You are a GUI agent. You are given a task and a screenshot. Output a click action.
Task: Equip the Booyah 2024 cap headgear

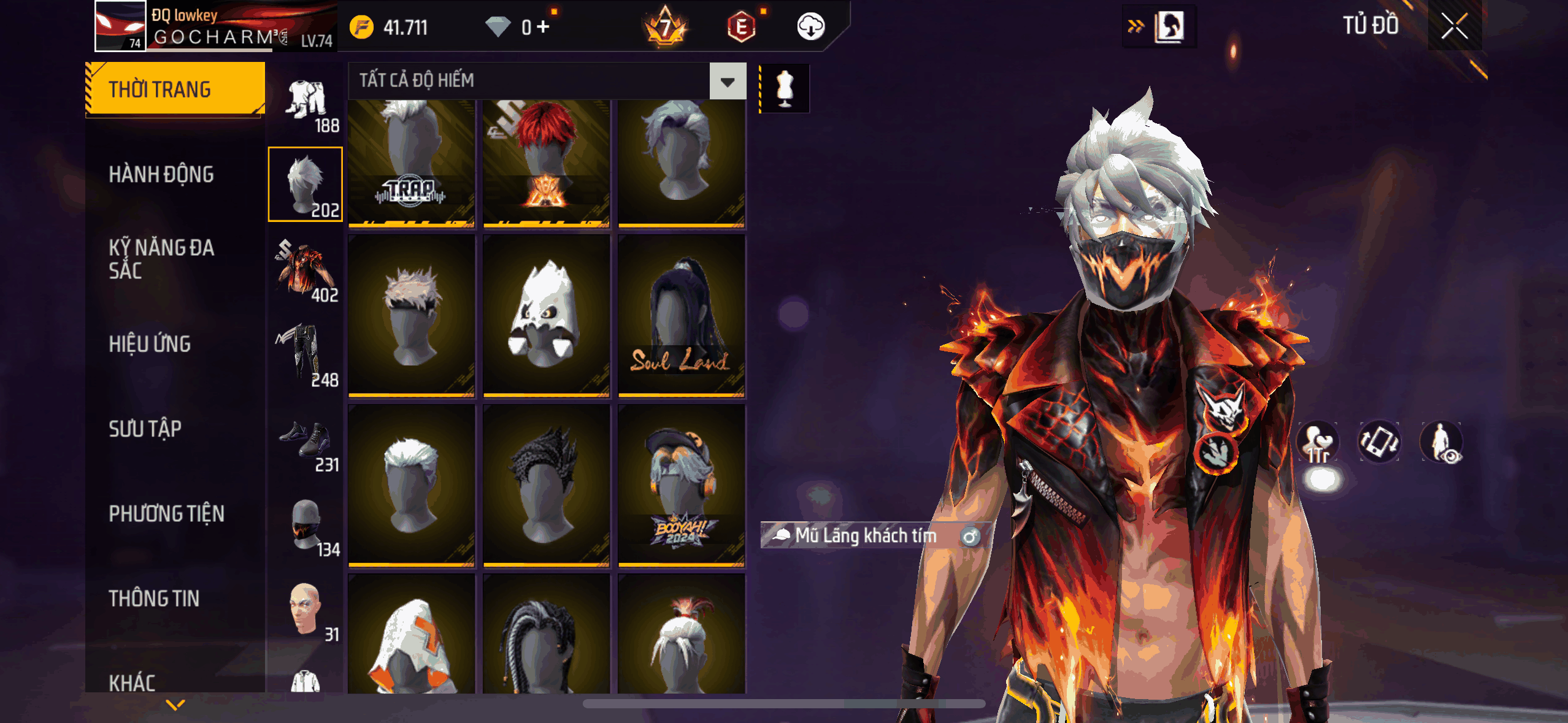(x=681, y=485)
